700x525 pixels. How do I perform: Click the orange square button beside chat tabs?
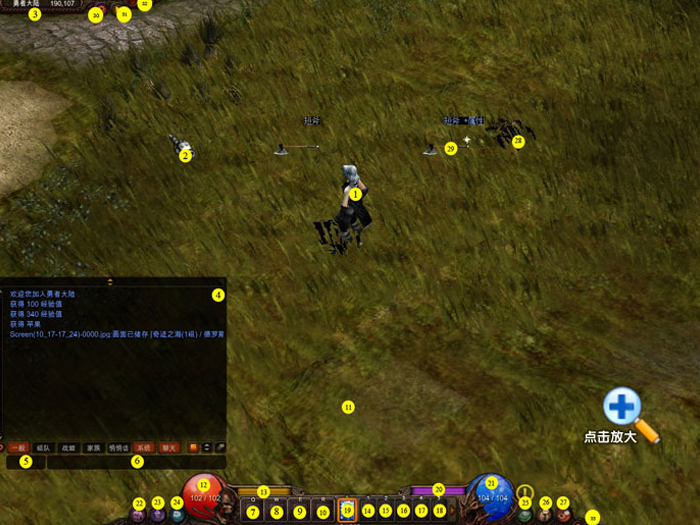pos(193,447)
